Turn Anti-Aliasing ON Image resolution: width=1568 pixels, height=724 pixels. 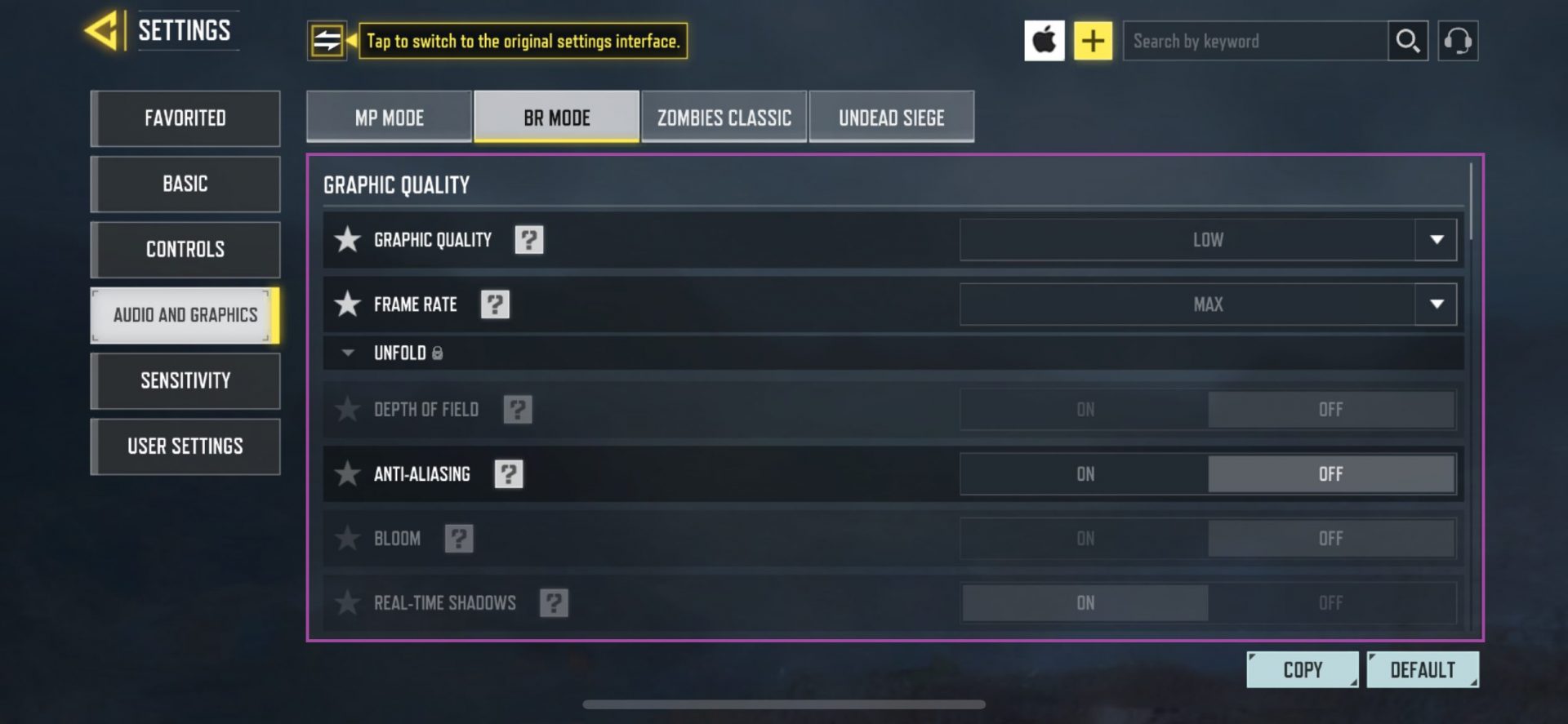click(1085, 473)
